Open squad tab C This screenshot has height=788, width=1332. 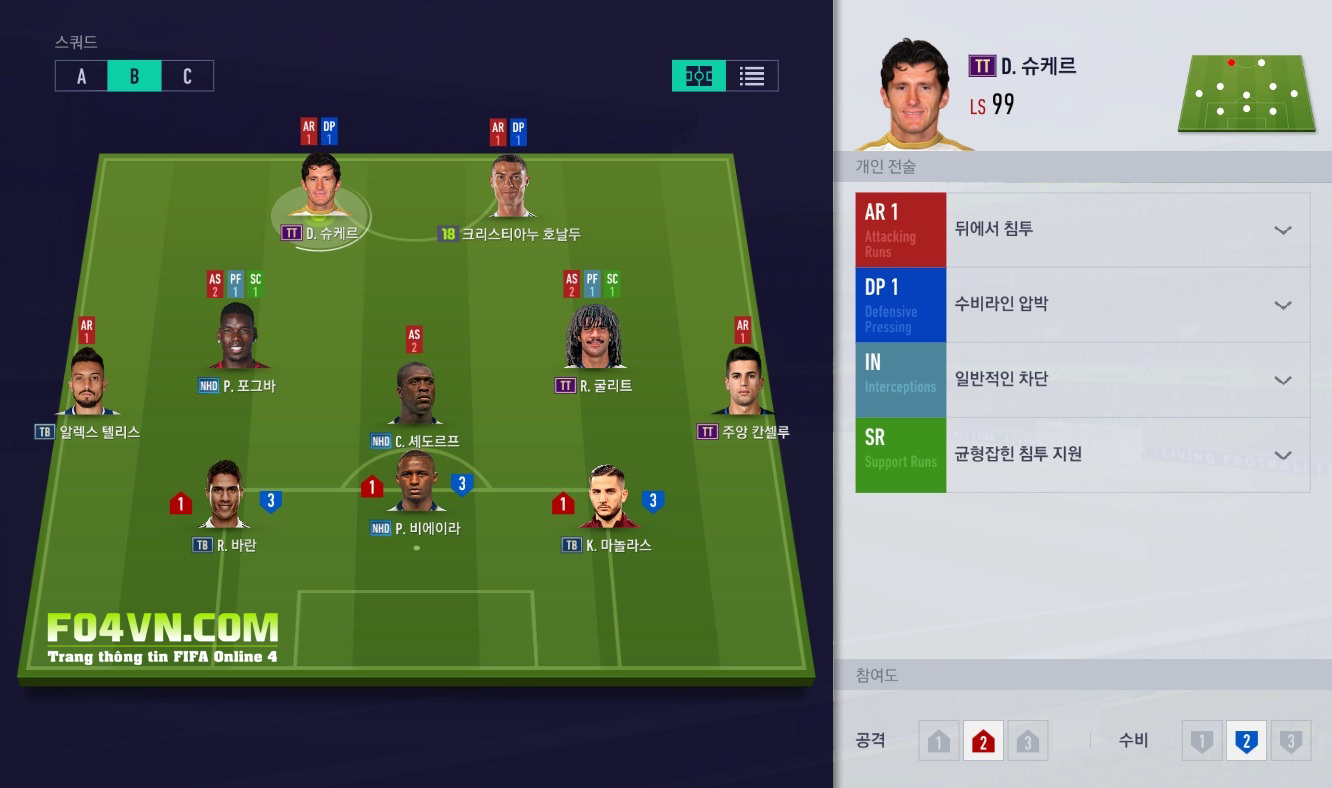coord(187,76)
